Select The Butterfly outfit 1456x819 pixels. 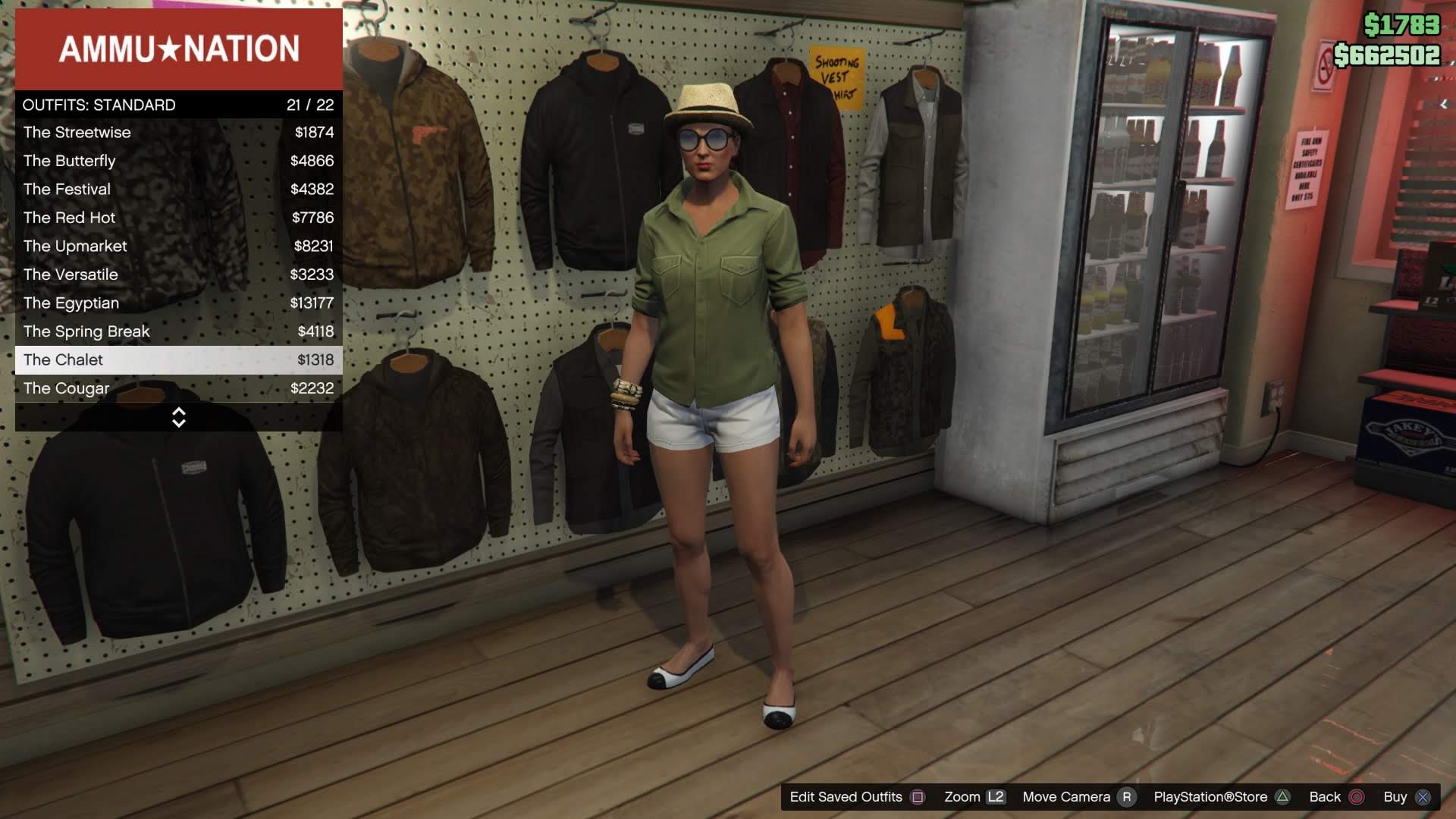click(x=69, y=161)
